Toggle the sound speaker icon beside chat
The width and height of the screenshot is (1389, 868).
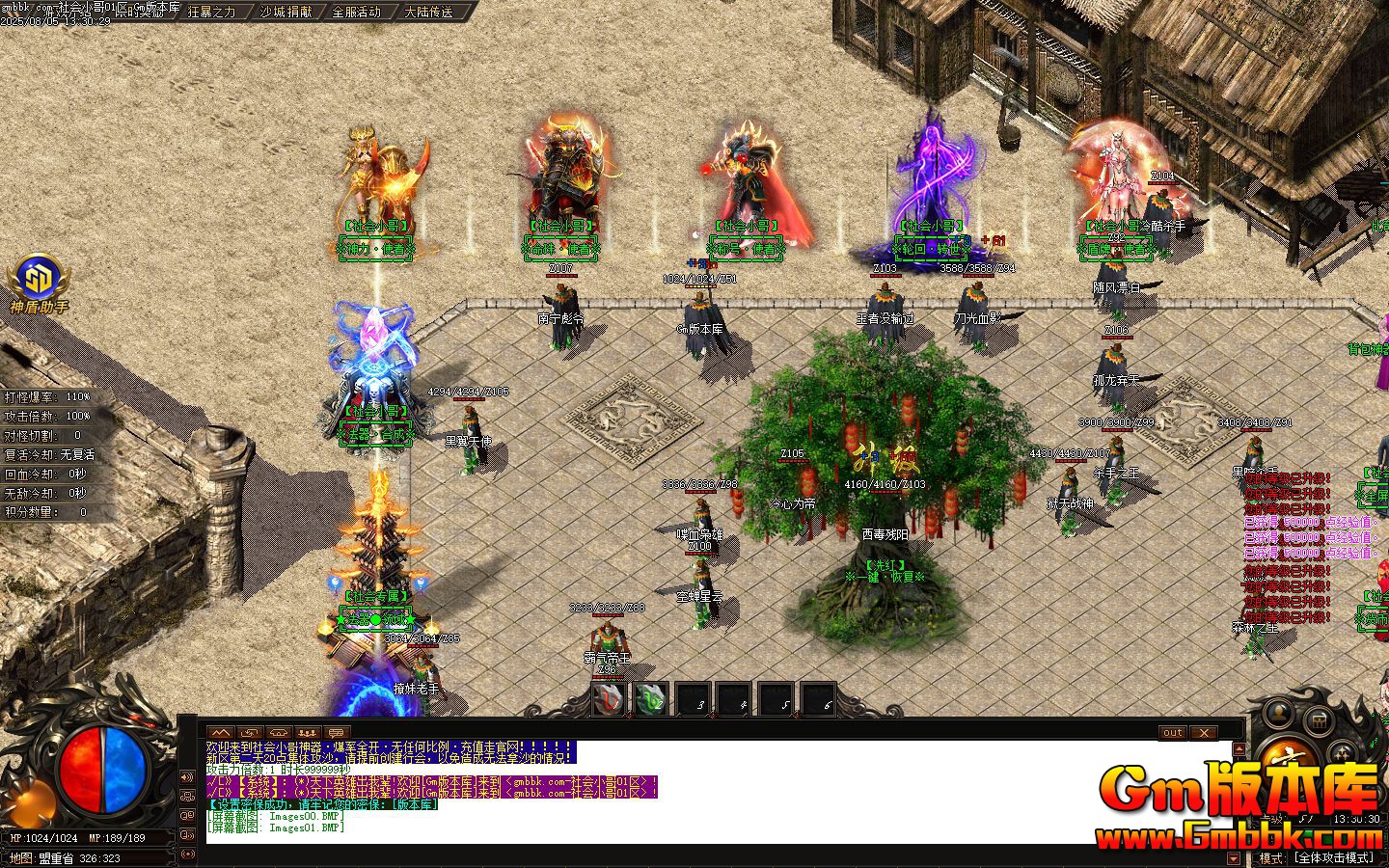(x=187, y=777)
